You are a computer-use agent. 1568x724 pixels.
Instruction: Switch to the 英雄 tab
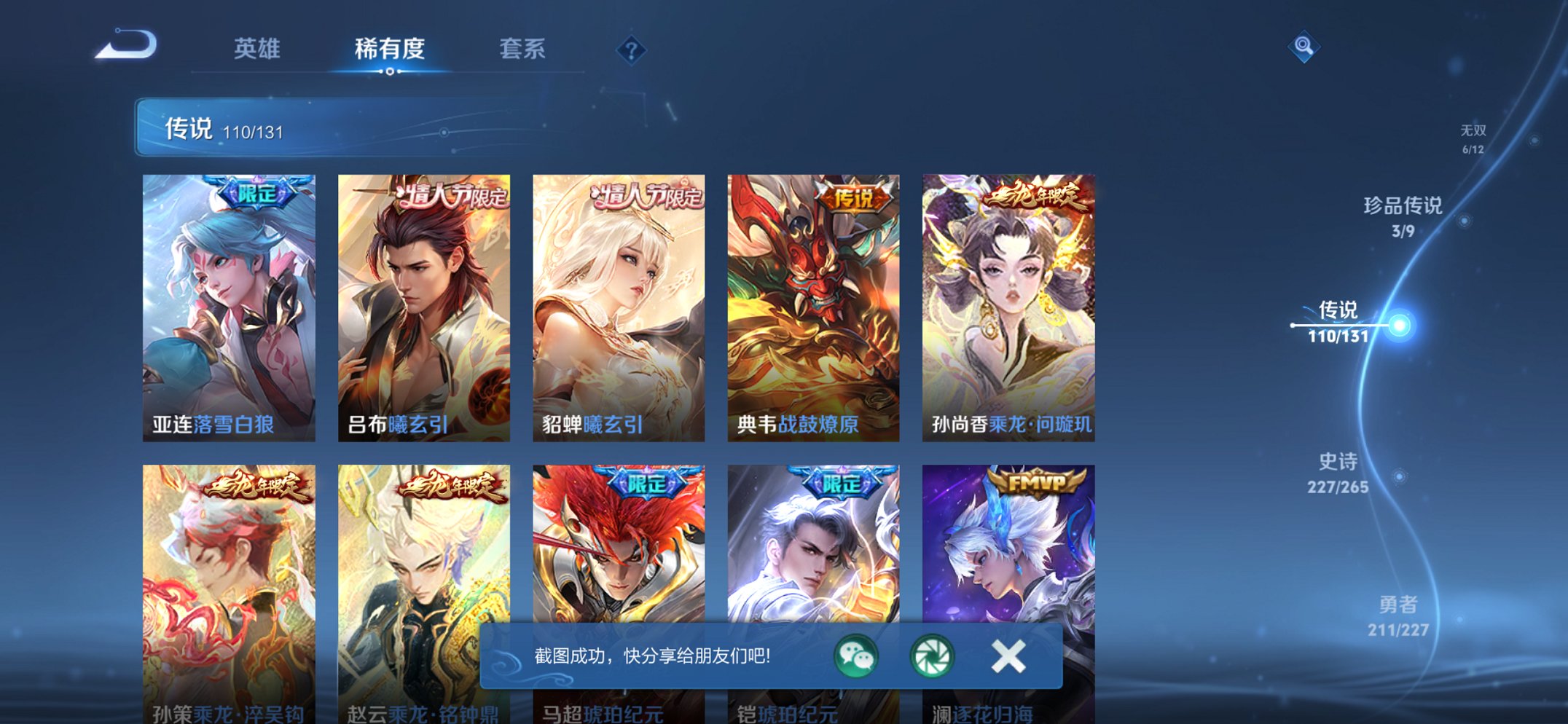[x=256, y=48]
